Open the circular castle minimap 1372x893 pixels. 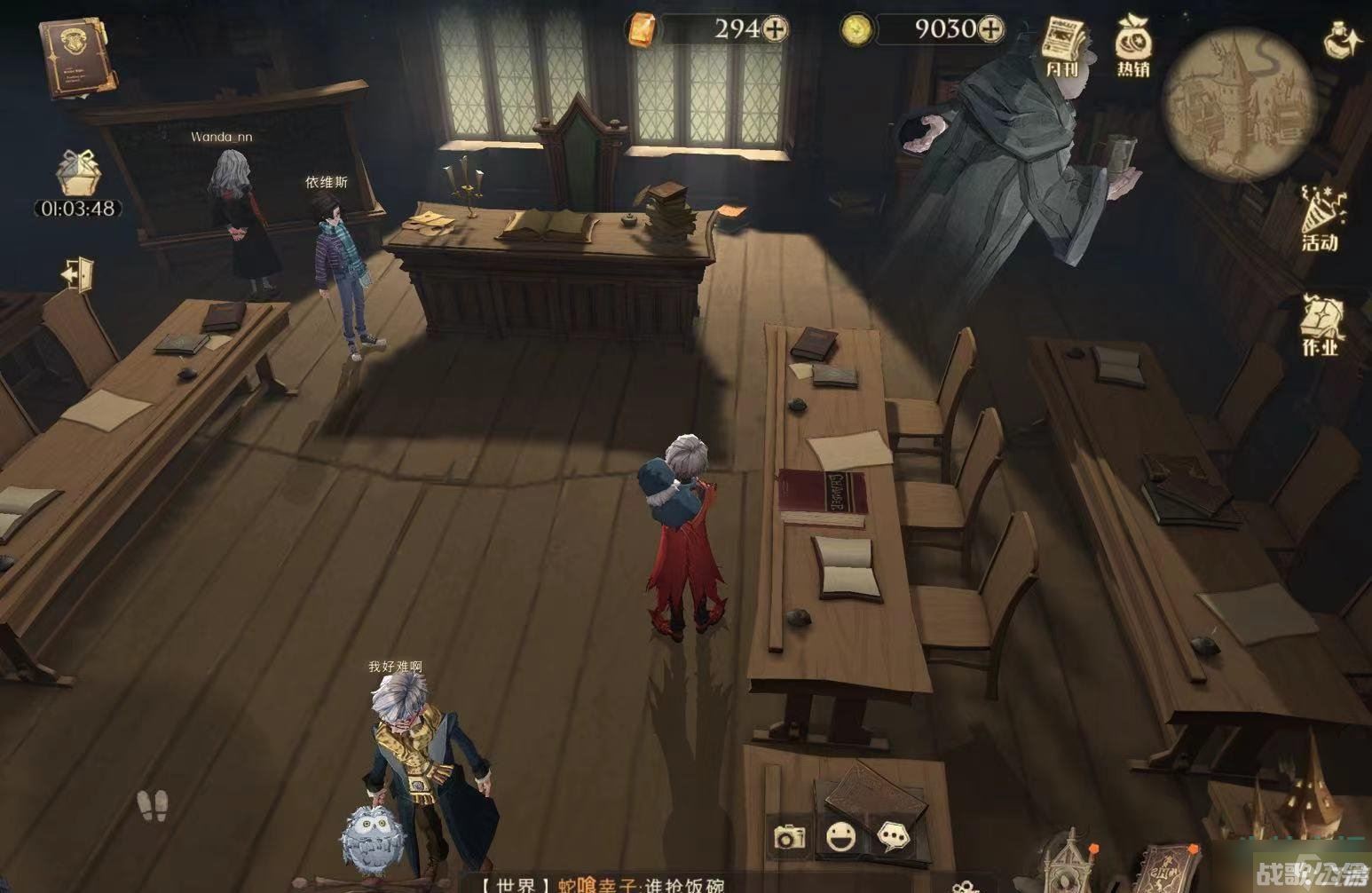[1239, 105]
